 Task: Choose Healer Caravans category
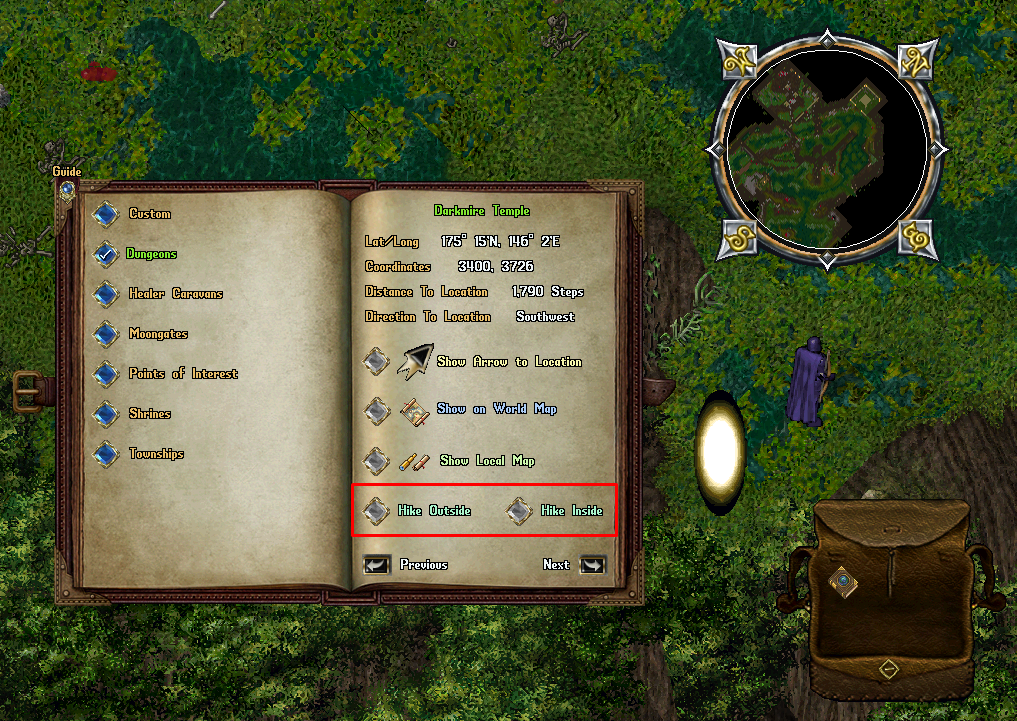point(106,294)
